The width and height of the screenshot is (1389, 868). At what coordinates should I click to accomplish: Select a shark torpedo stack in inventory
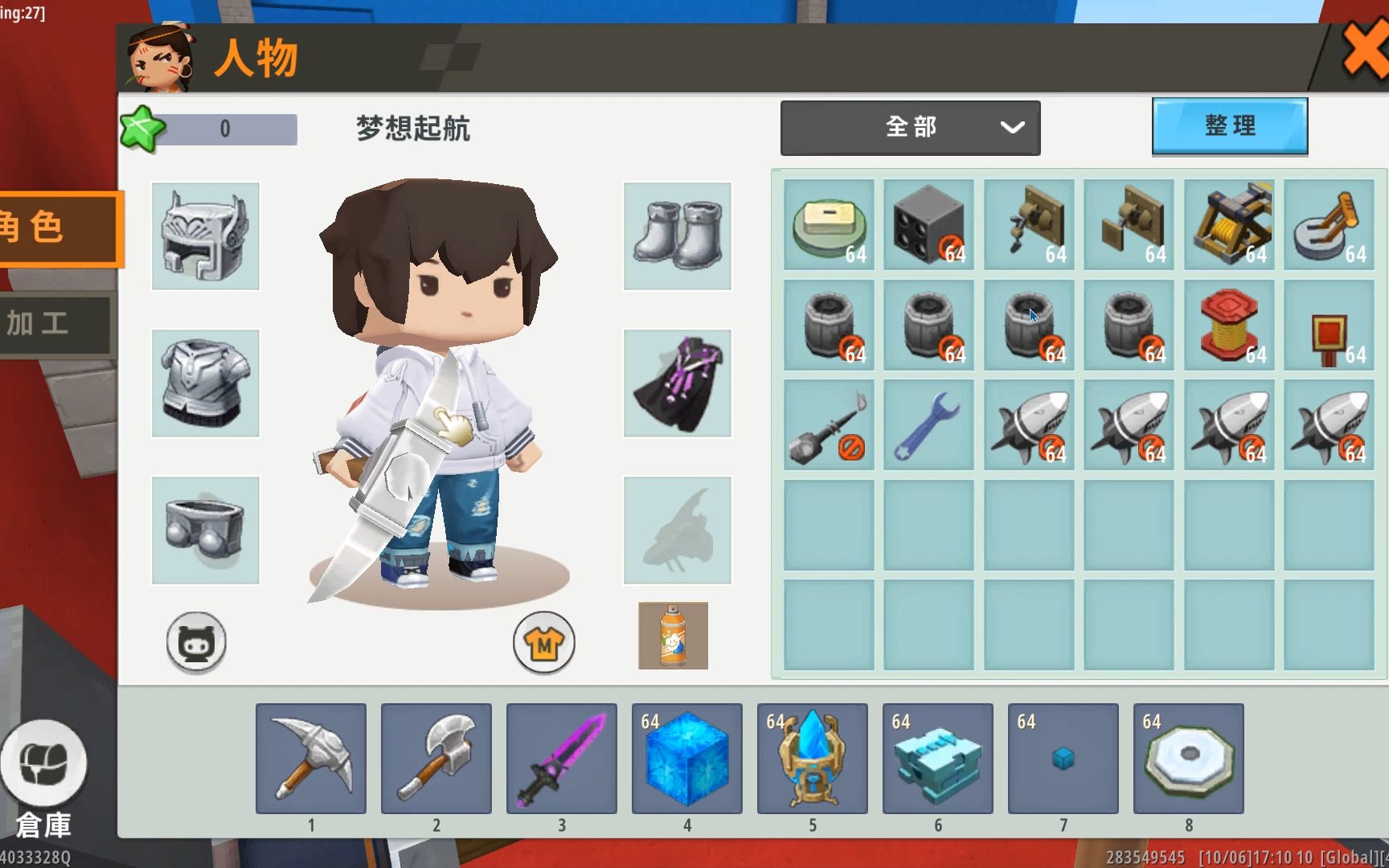click(x=1028, y=424)
